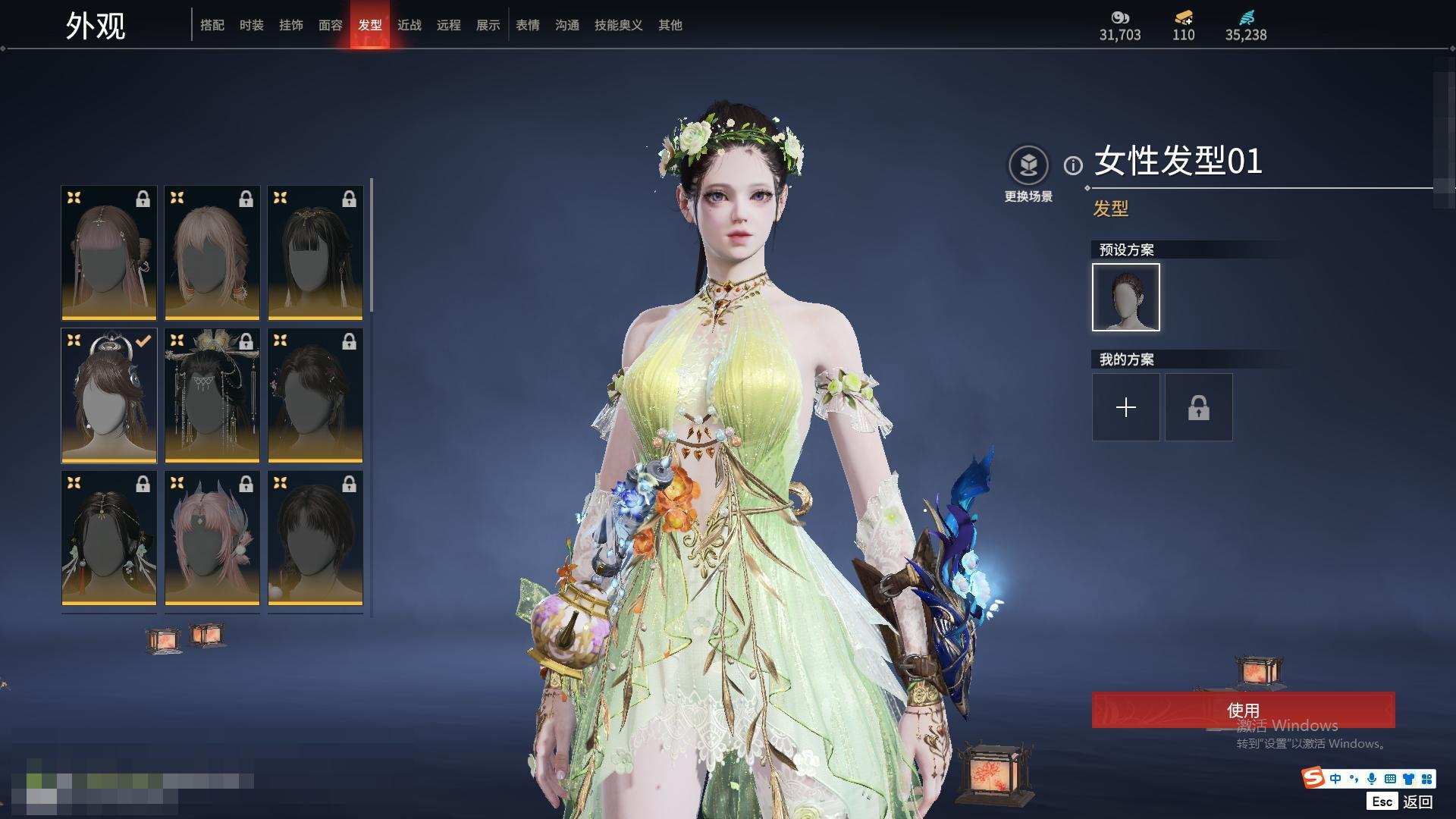Click the red 使用 button
Image resolution: width=1456 pixels, height=819 pixels.
(1243, 710)
